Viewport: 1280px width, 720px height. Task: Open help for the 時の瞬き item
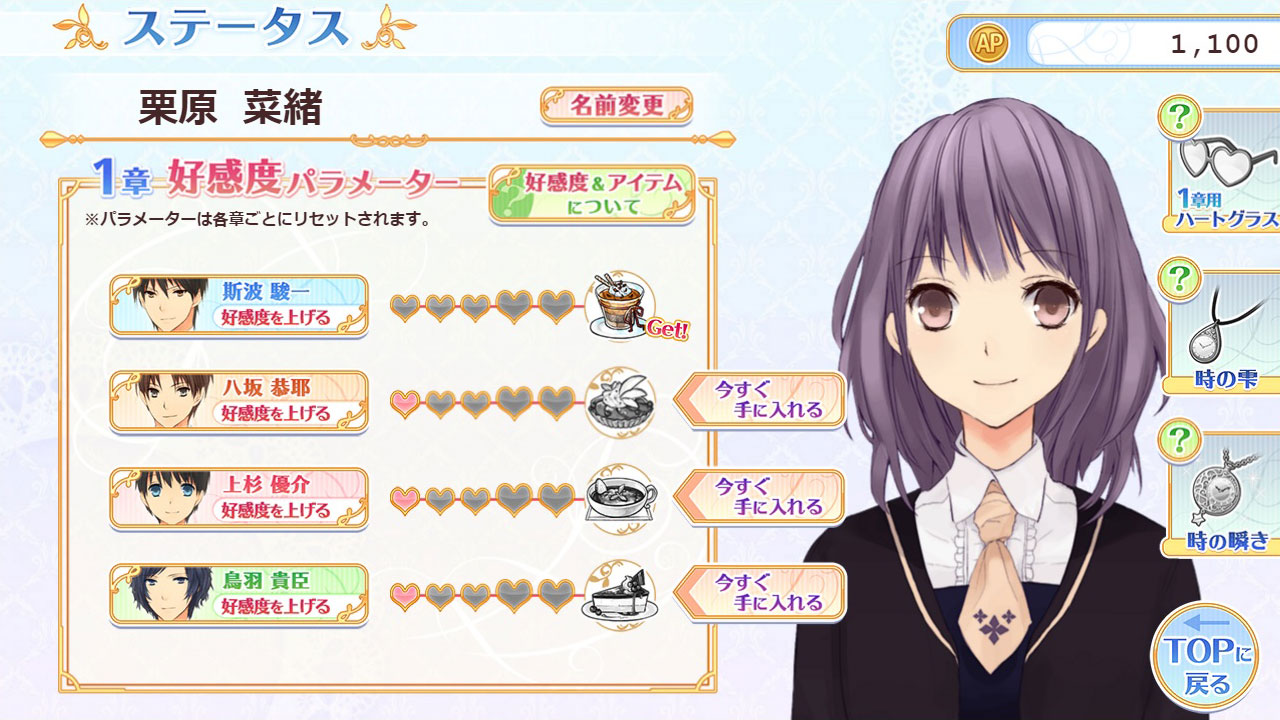pos(1179,439)
